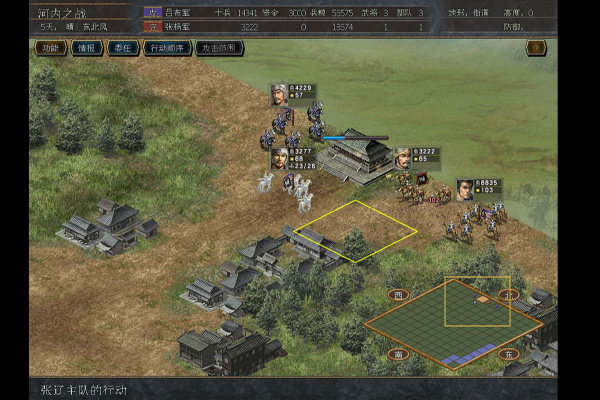Open the 功能 (Function) menu
Viewport: 600px width, 400px height.
(x=50, y=47)
